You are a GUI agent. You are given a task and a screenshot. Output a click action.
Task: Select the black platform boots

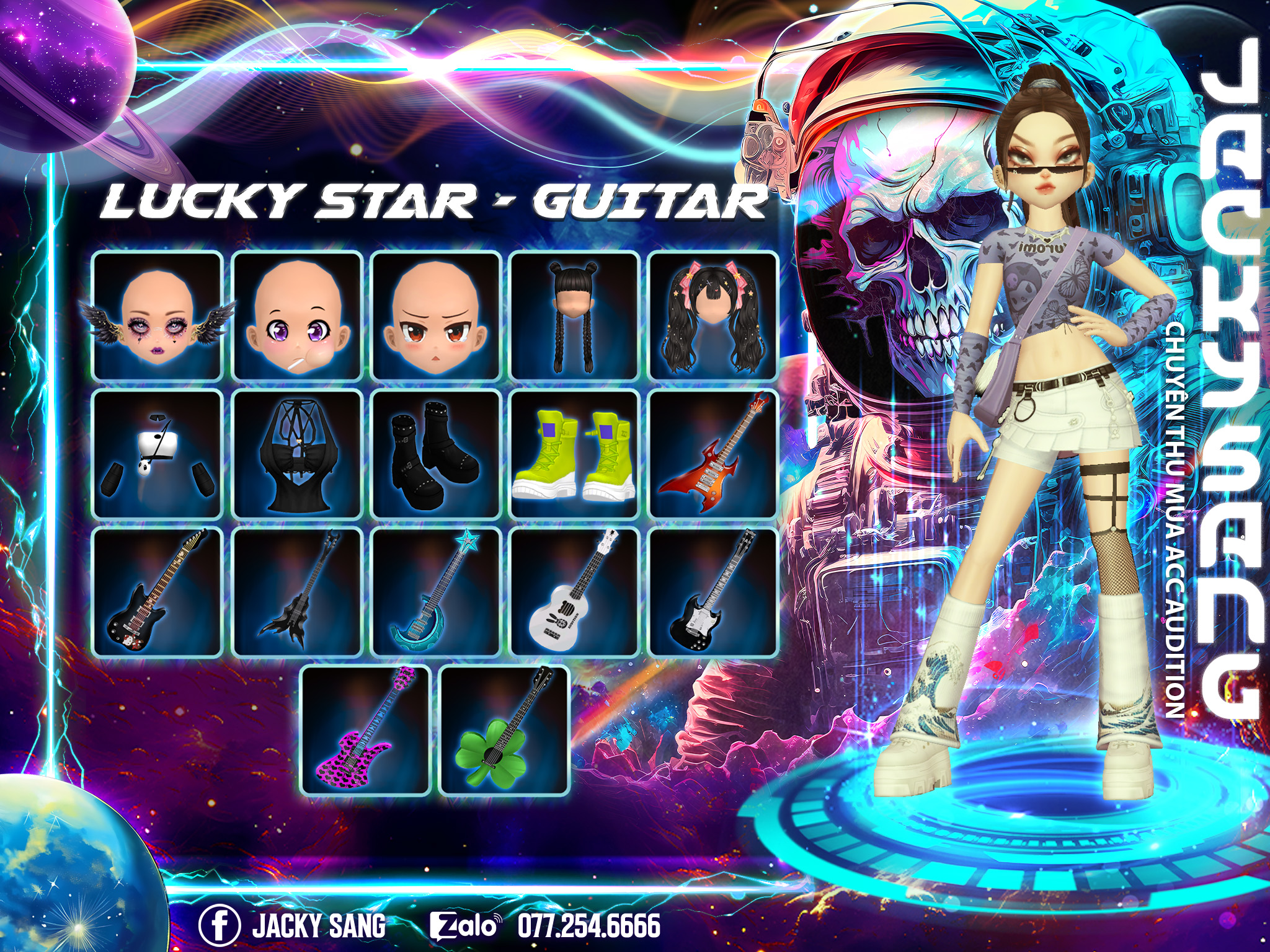pyautogui.click(x=436, y=454)
